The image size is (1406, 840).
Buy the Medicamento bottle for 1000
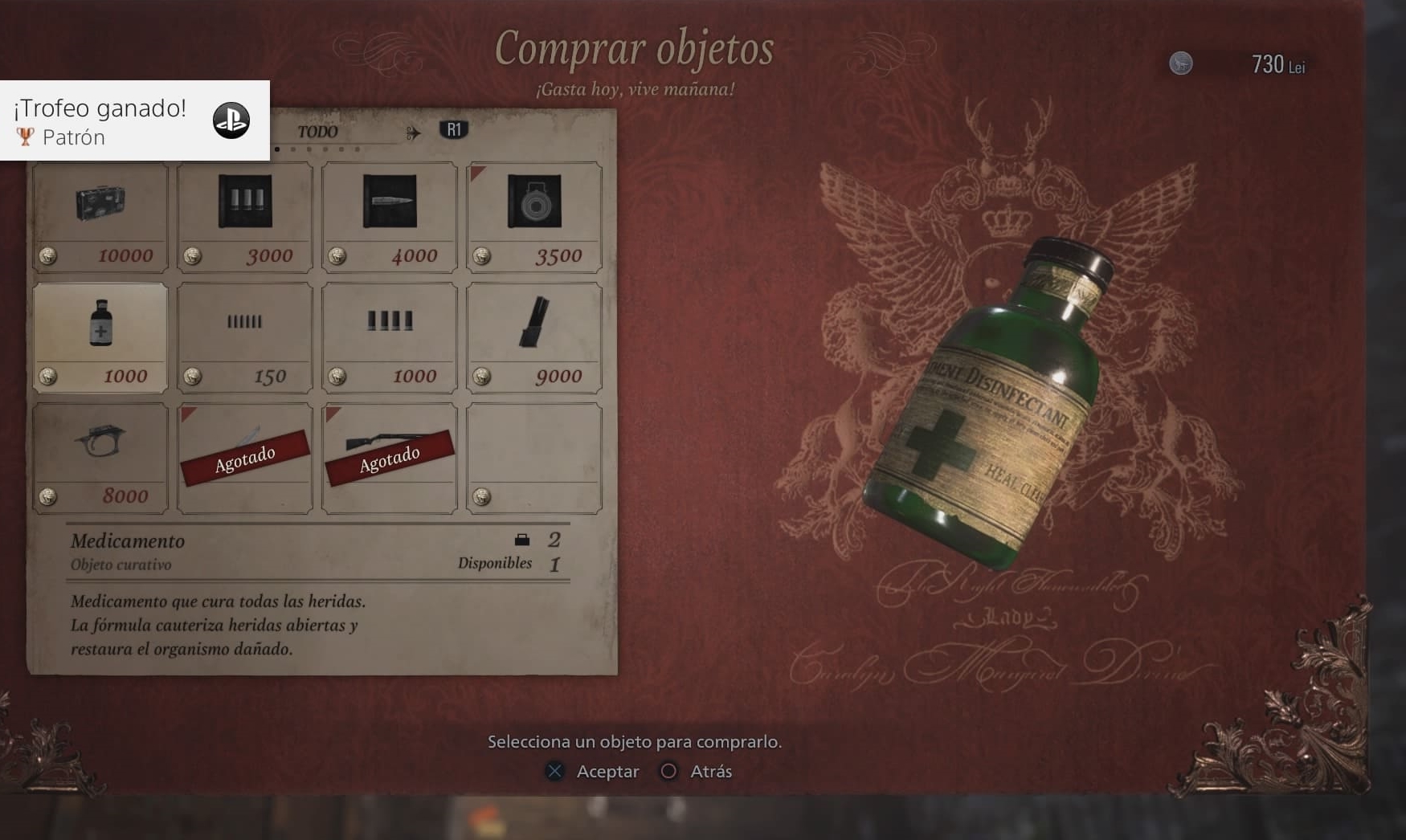point(100,337)
